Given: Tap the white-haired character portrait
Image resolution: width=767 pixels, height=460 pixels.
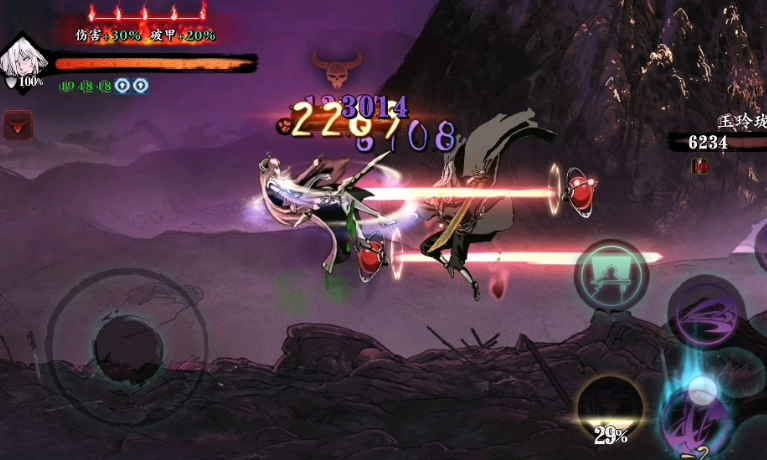Looking at the screenshot, I should [22, 59].
